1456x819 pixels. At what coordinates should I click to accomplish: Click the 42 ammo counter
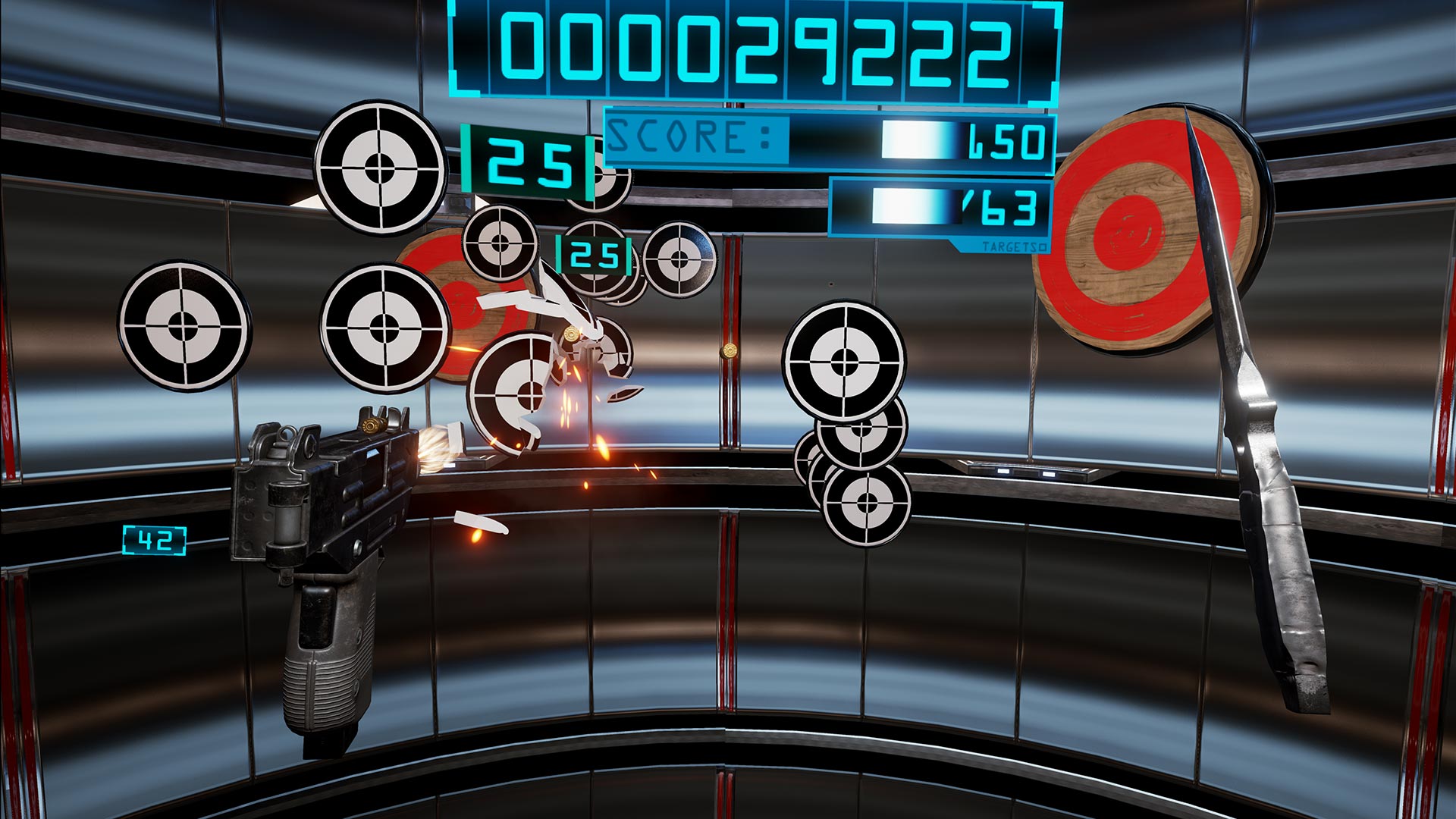(x=155, y=538)
